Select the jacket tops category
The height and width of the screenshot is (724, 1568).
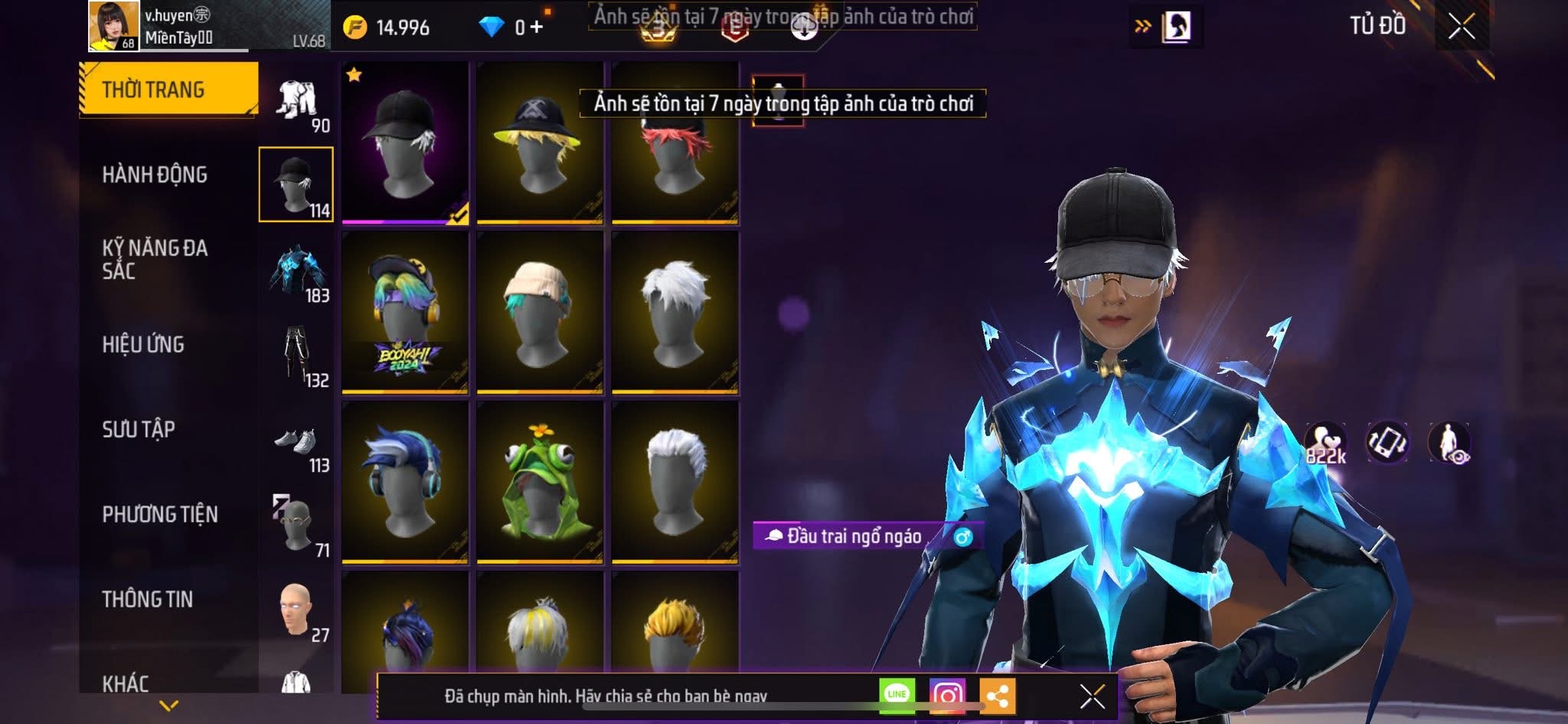click(296, 270)
